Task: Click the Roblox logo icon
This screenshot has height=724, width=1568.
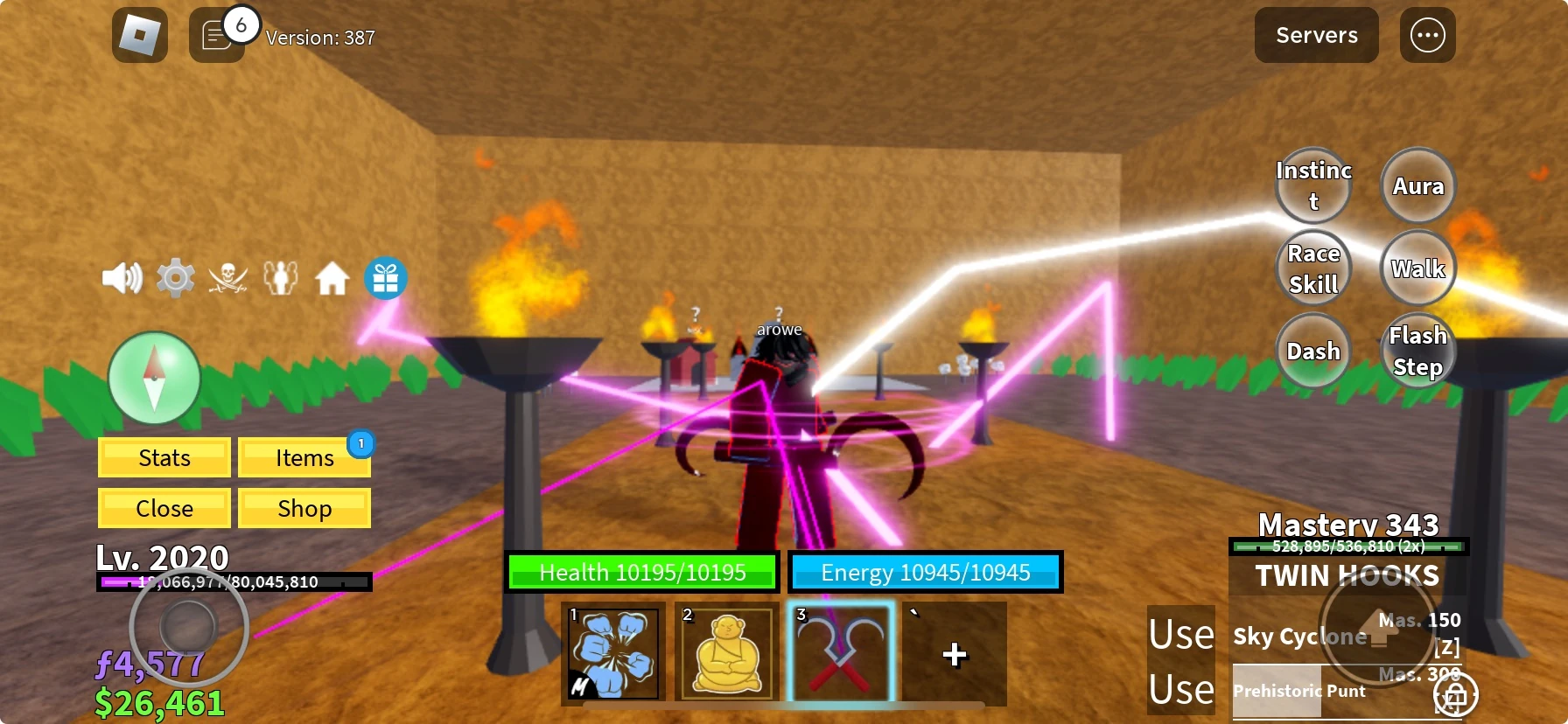Action: (x=140, y=35)
